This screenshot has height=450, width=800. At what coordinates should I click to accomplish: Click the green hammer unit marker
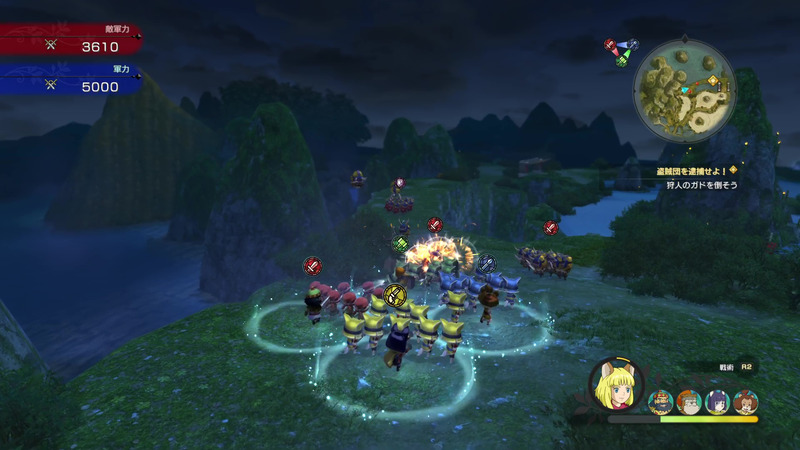[x=400, y=244]
